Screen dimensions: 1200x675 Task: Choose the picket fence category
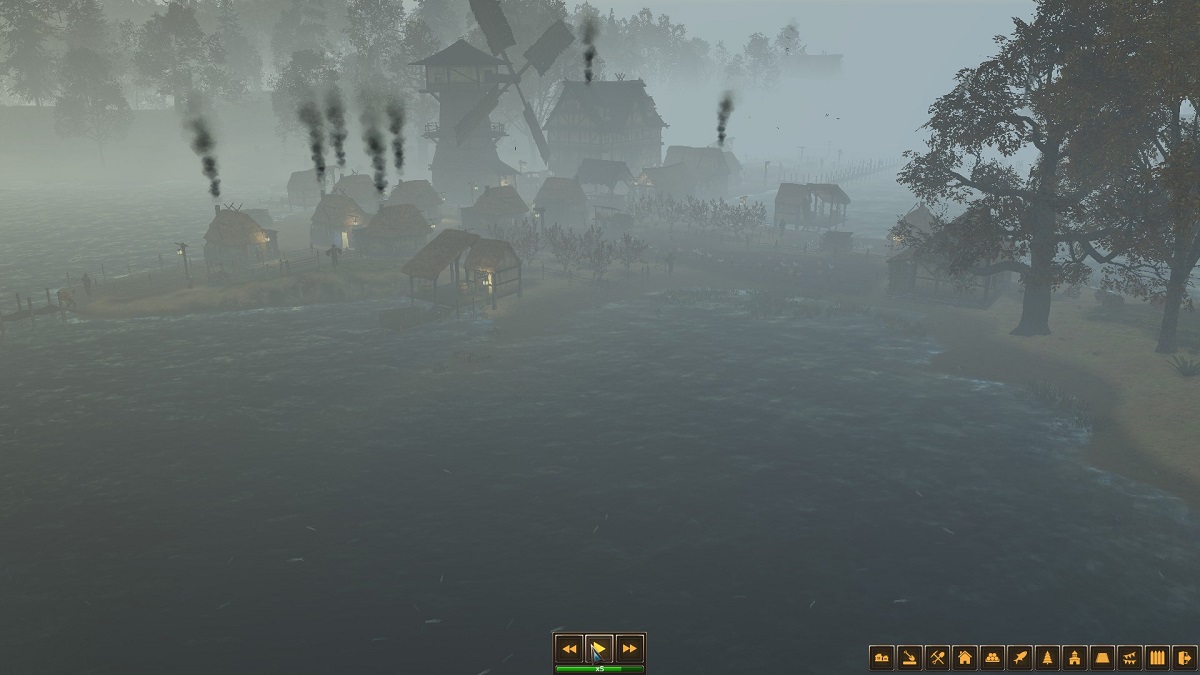click(1158, 657)
